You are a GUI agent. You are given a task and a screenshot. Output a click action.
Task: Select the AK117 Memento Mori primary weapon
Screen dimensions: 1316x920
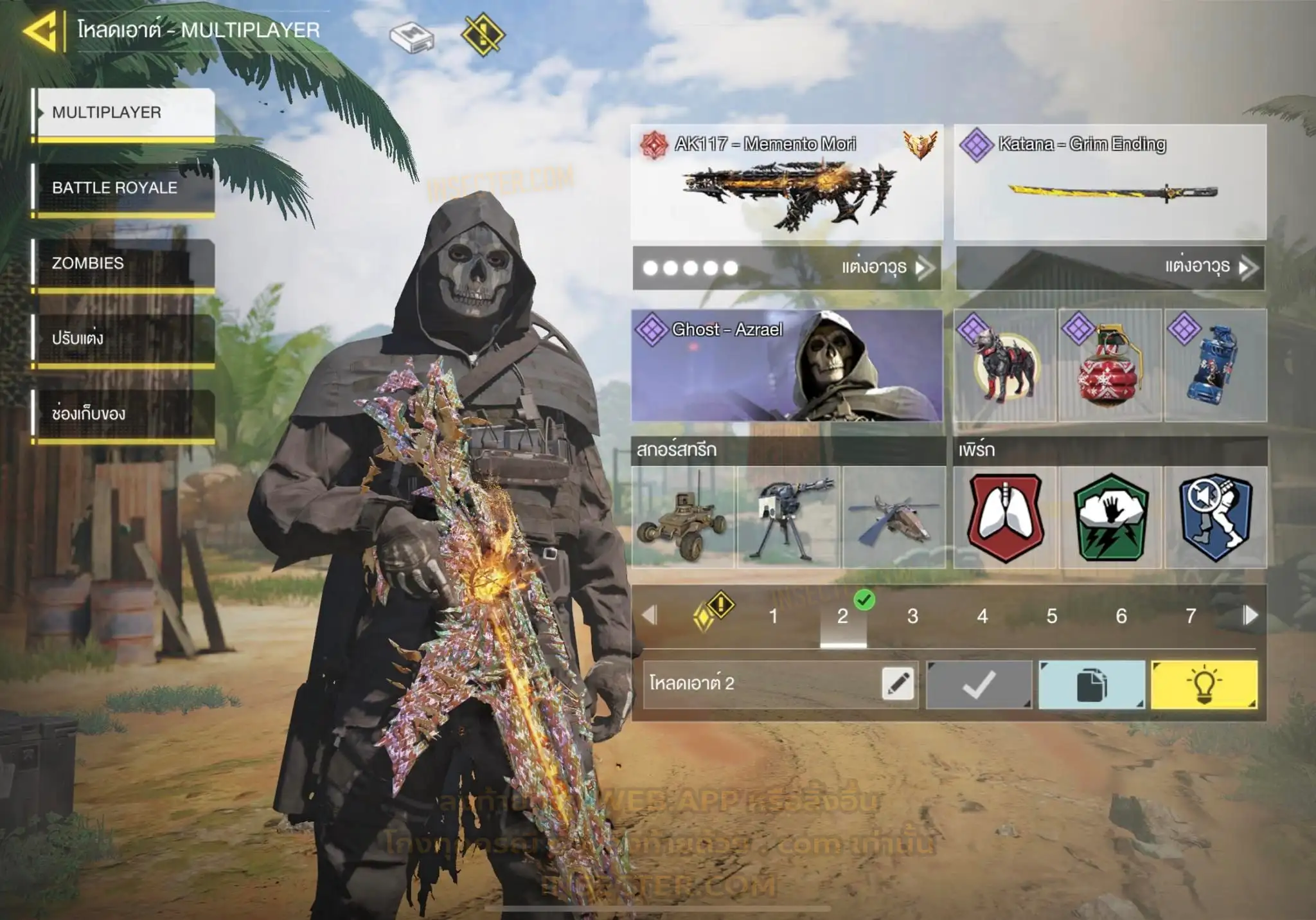coord(787,183)
